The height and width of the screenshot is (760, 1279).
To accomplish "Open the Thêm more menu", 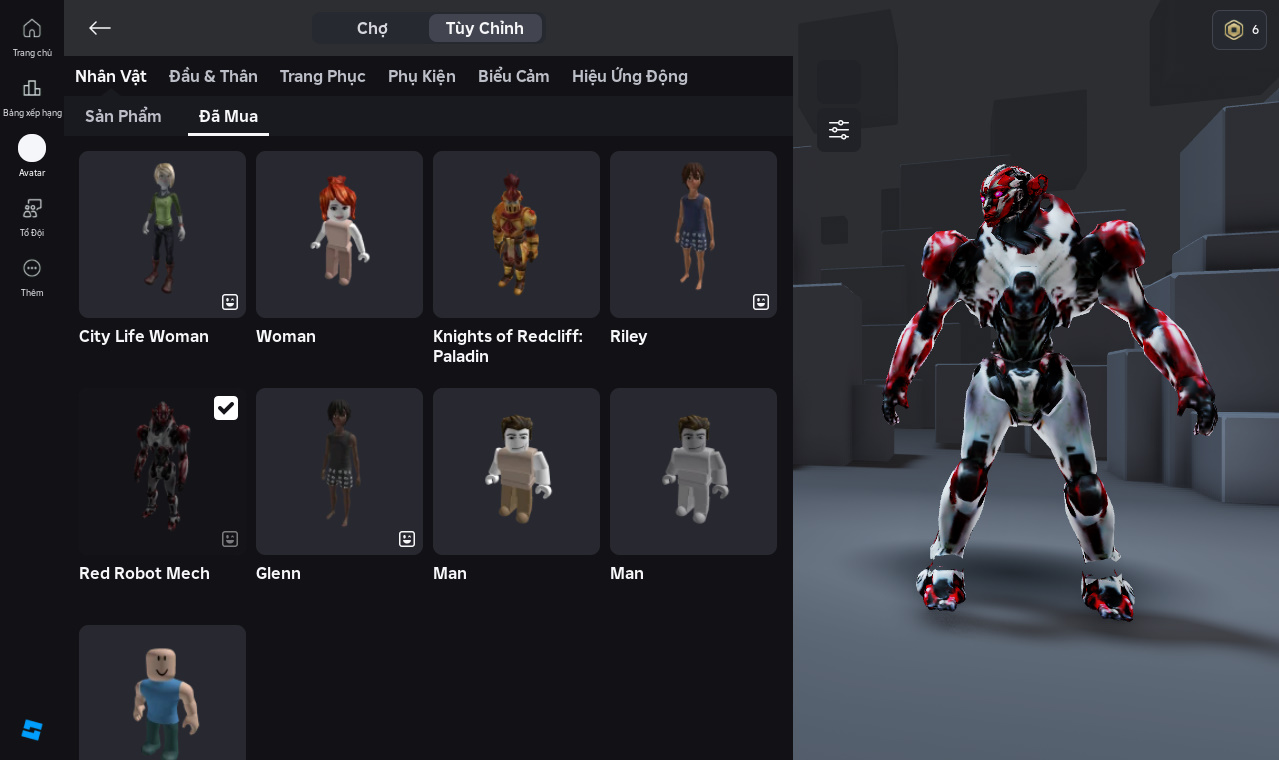I will tap(32, 276).
